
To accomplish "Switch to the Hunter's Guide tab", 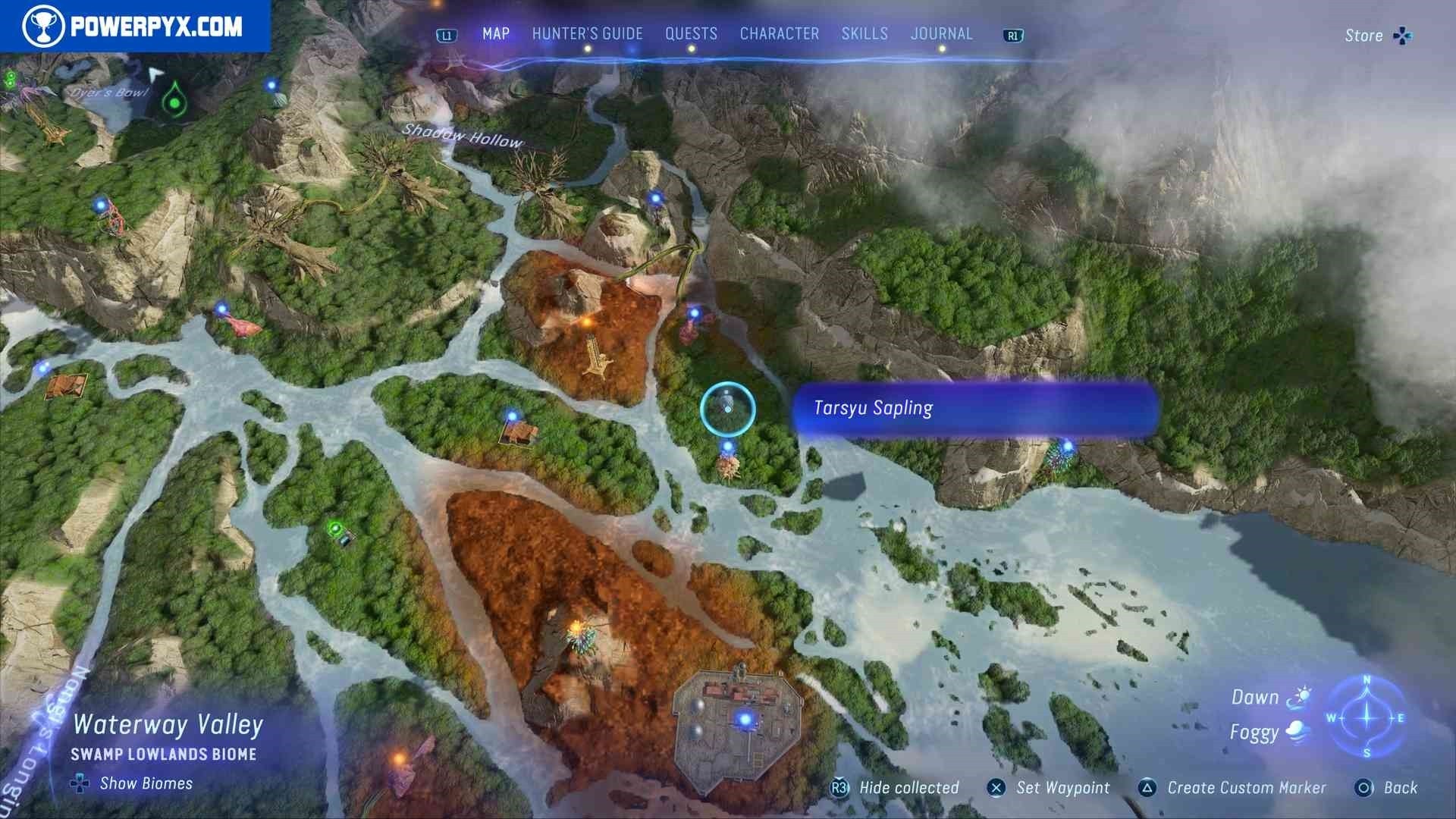I will click(x=587, y=34).
